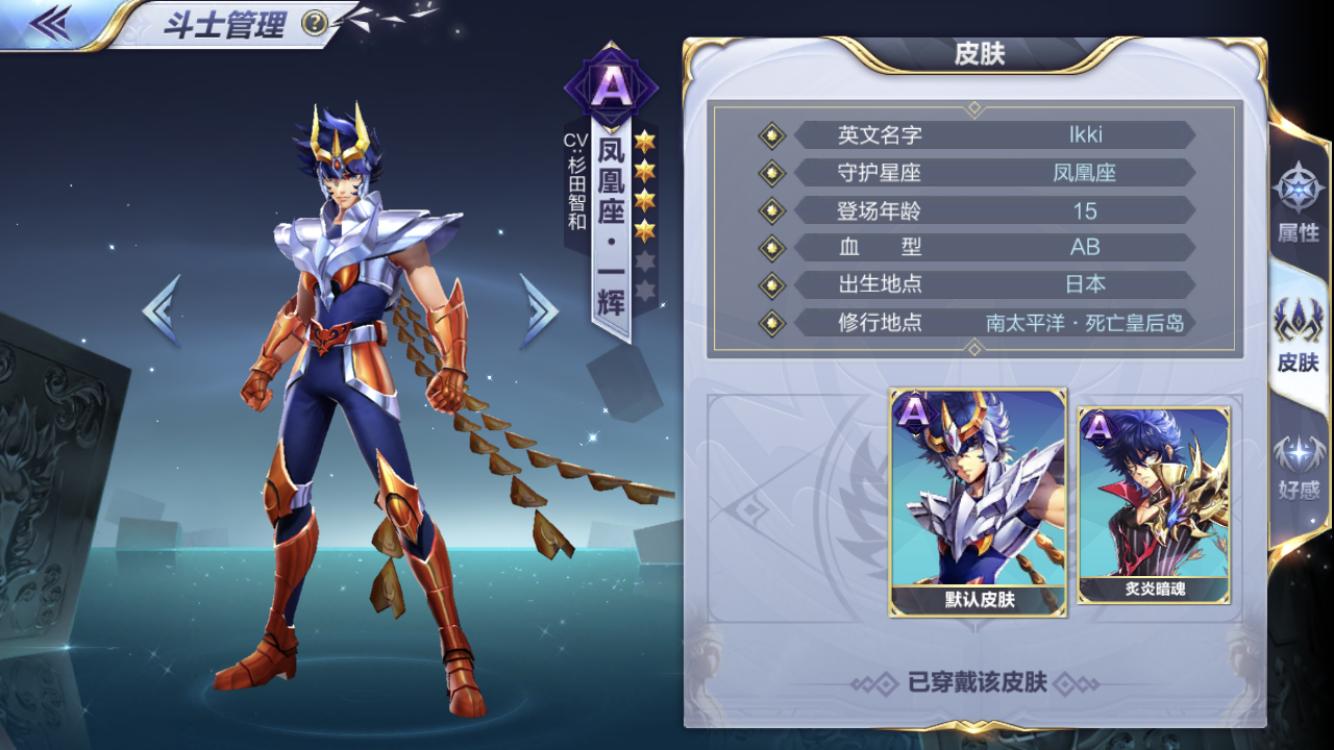Click the gold diamond beside 英文名字 row
Image resolution: width=1334 pixels, height=750 pixels.
772,135
